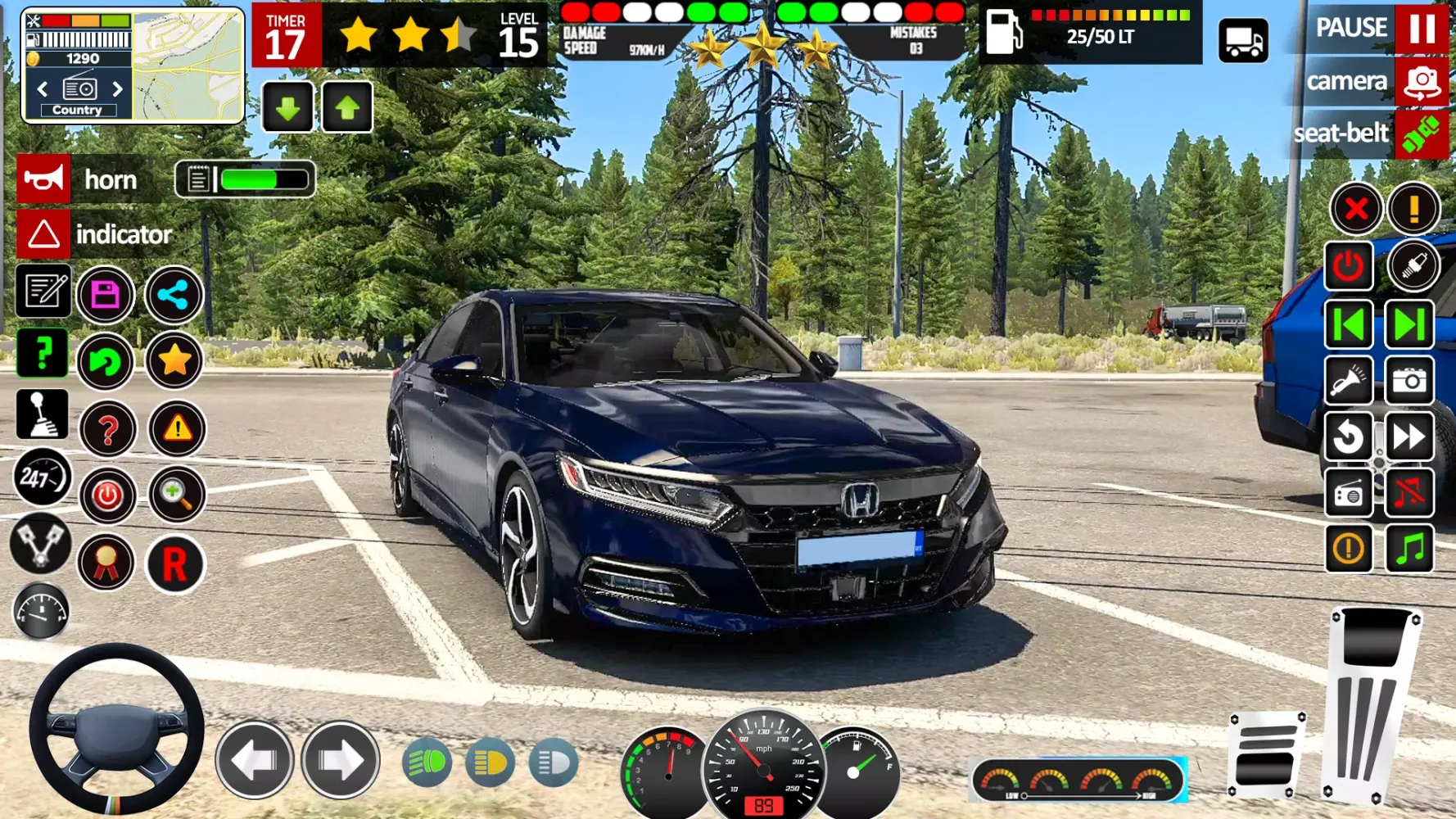Click the green up arrow button
This screenshot has height=819, width=1456.
click(347, 107)
